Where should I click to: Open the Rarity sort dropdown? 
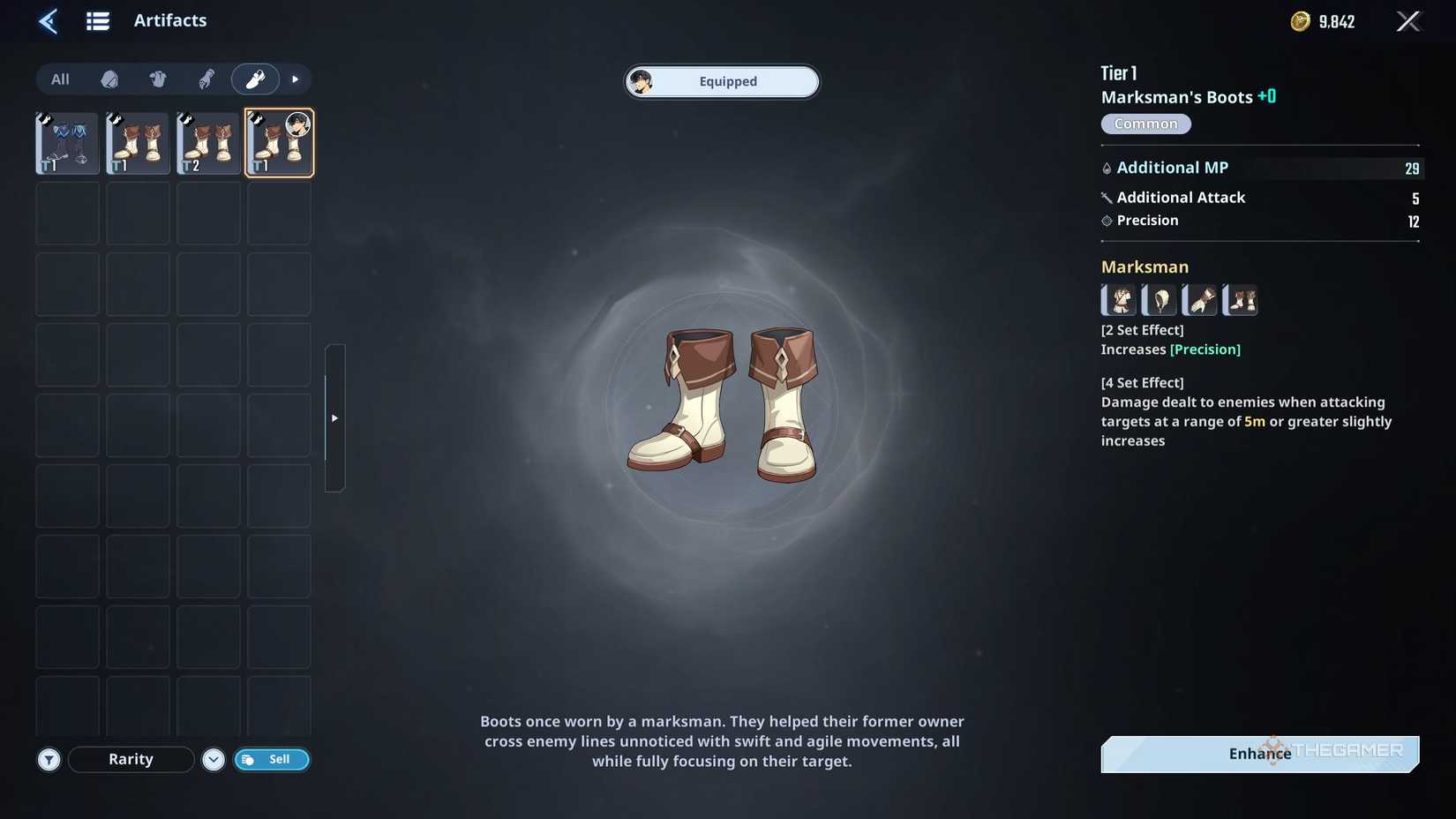pyautogui.click(x=131, y=759)
